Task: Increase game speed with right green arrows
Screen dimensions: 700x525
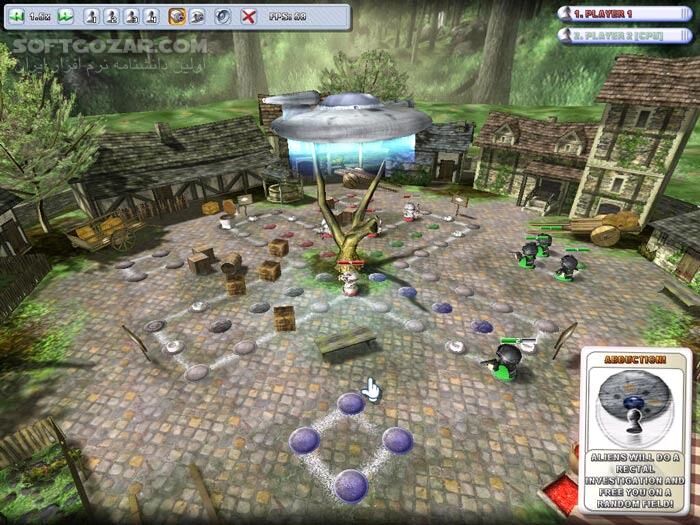Action: coord(65,17)
